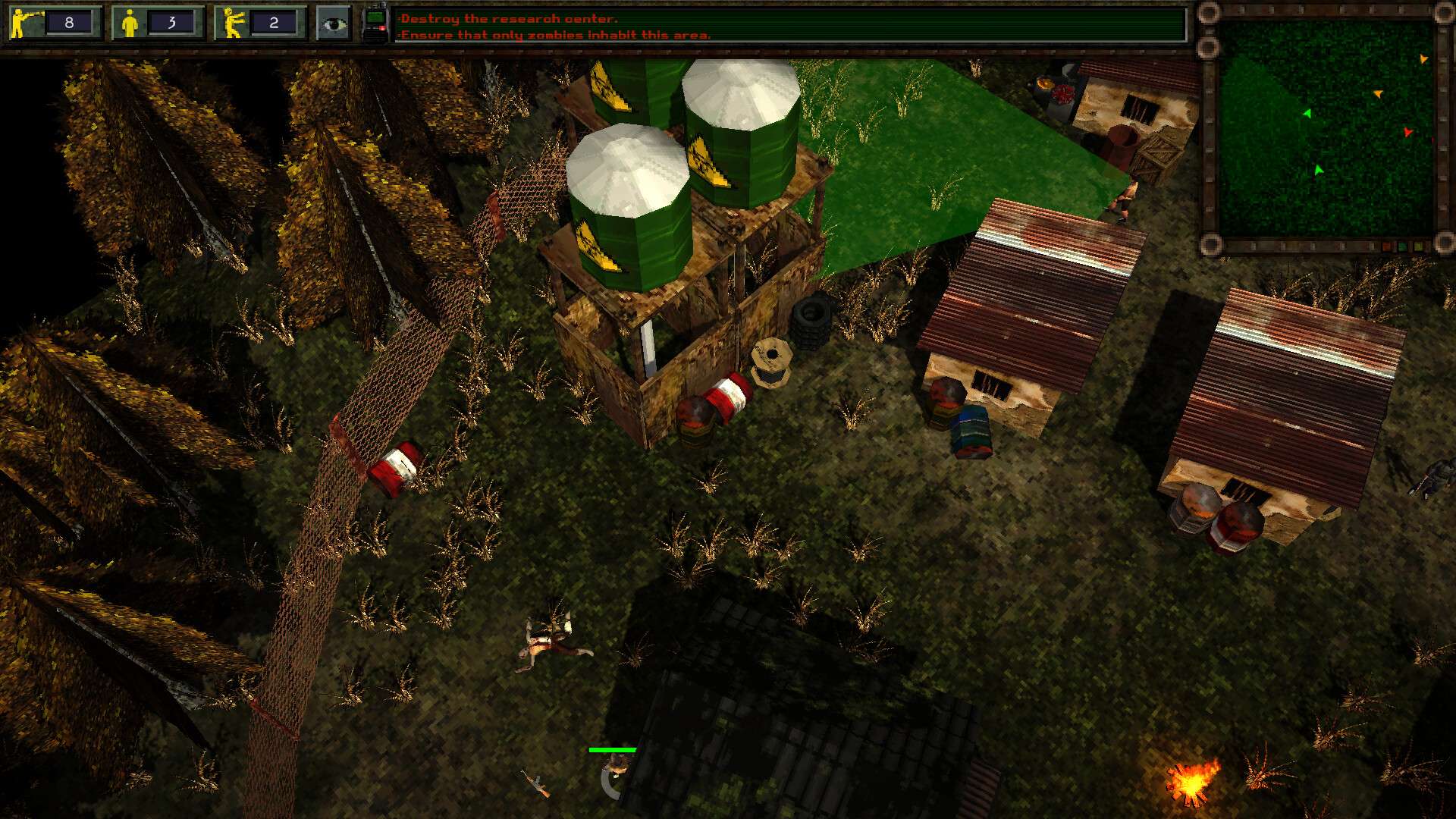Screen dimensions: 1456x819
Task: Click the red arrow marker on the minimap
Action: point(1407,132)
